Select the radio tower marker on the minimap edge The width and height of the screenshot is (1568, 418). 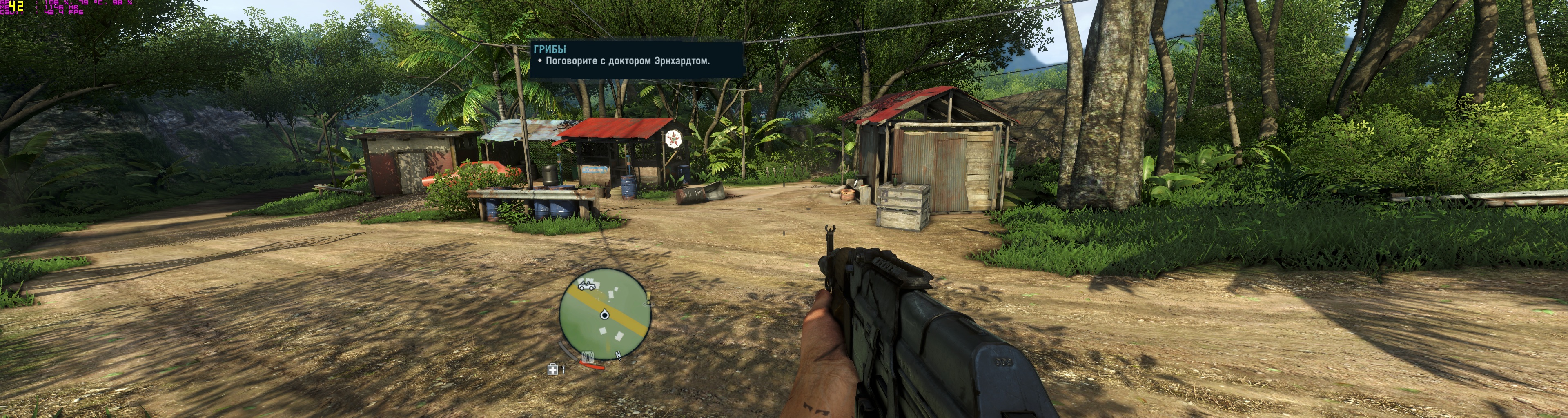coord(588,356)
